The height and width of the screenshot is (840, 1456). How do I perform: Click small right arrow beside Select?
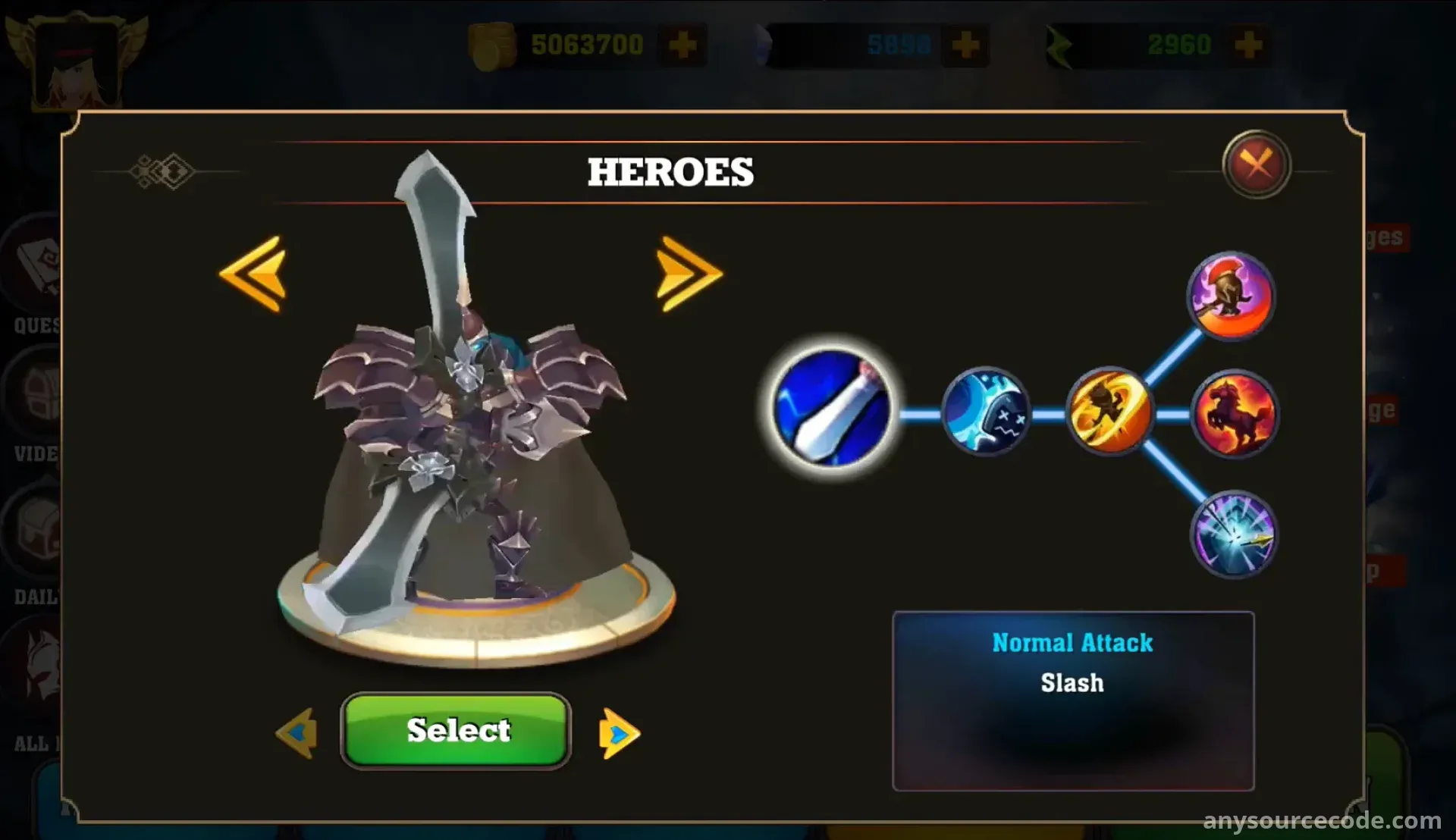[x=619, y=733]
